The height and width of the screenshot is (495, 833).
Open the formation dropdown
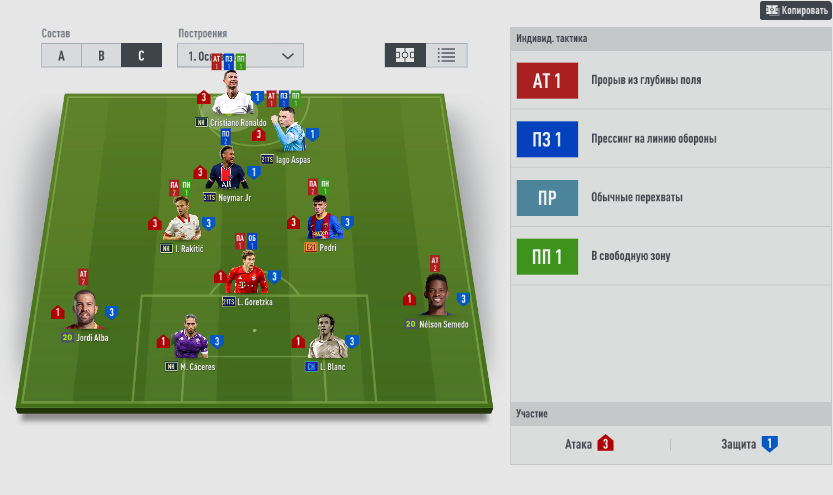tap(240, 56)
